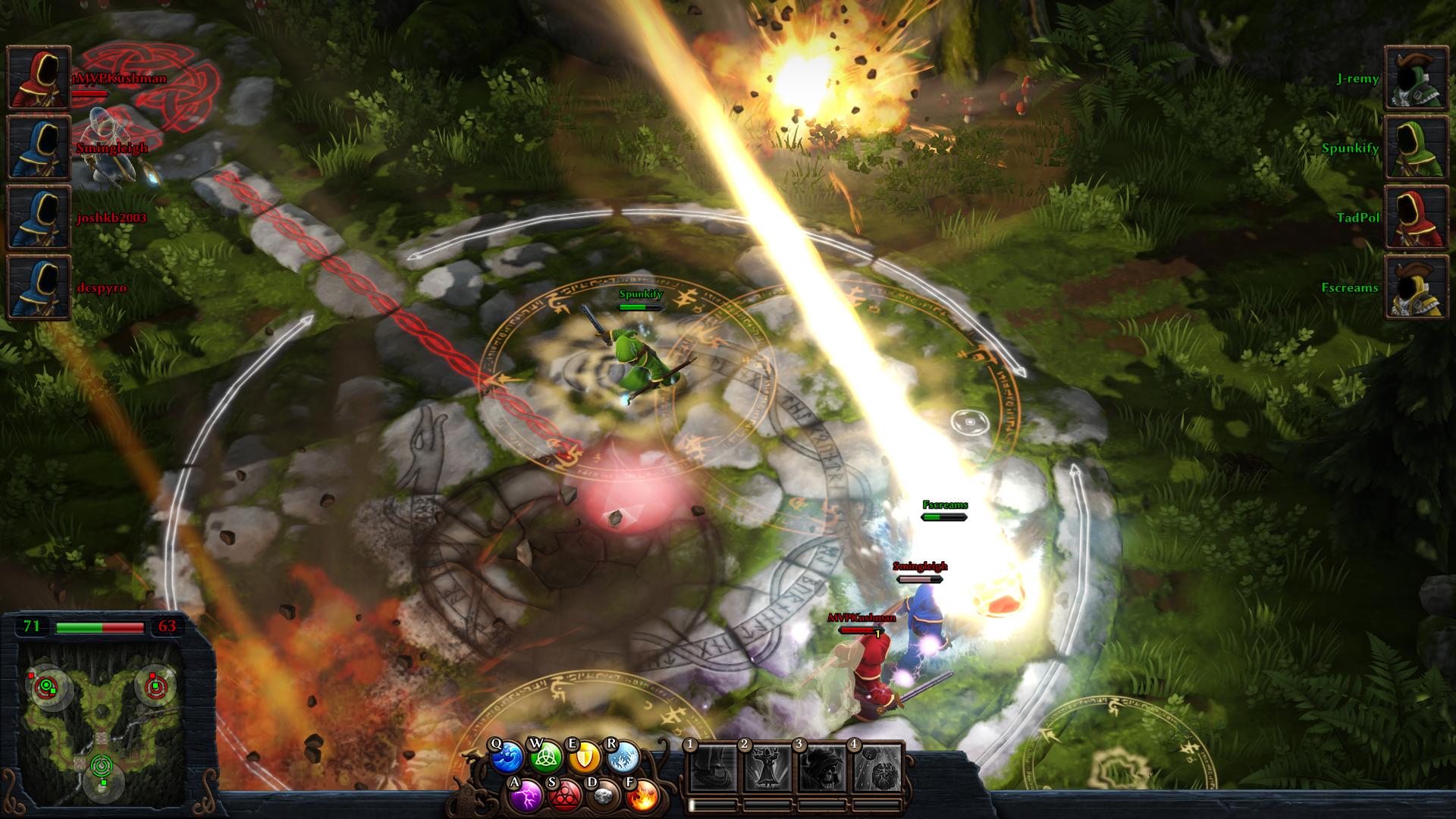Select joshkb2003's portrait in the team list
Screen dimensions: 1456x819
[x=39, y=218]
